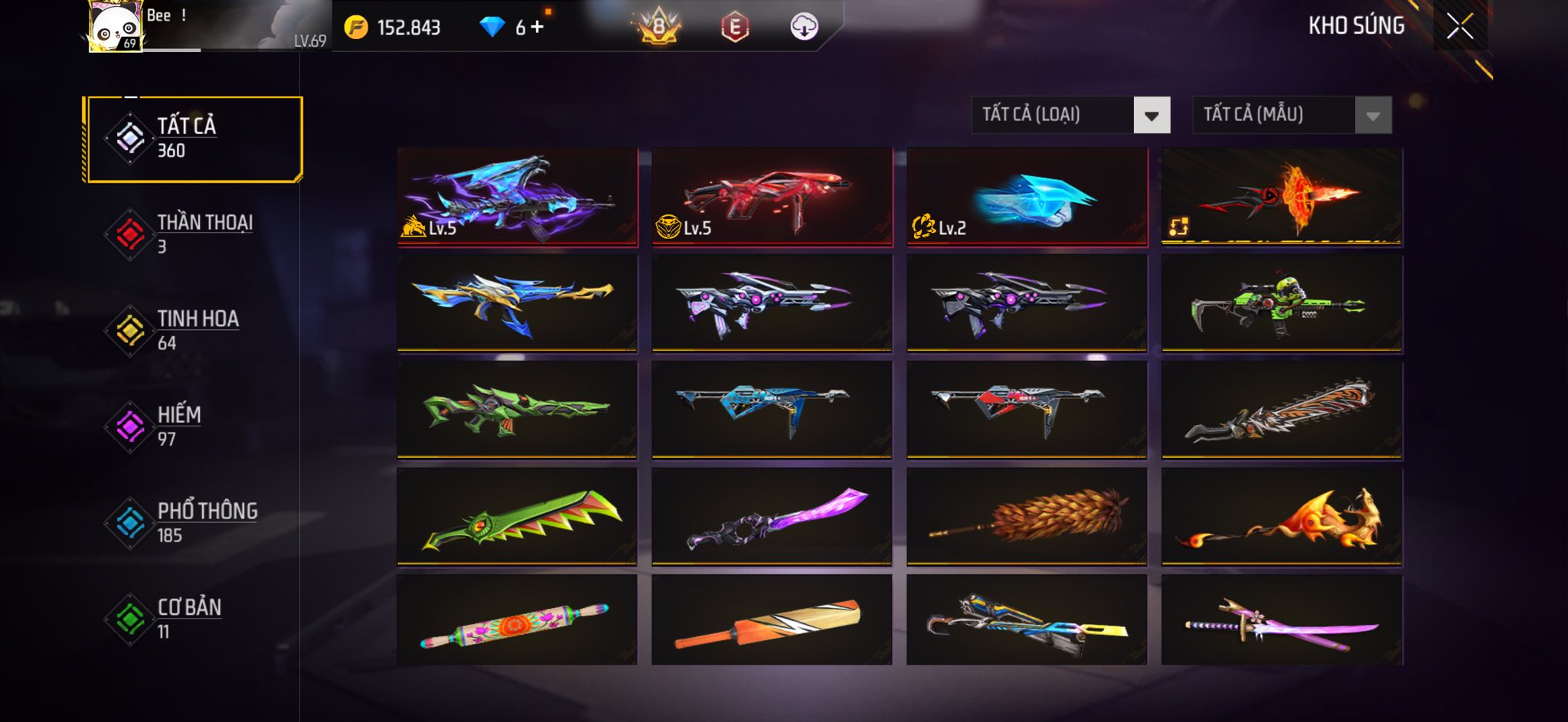Pick the green spiked machete skin

click(x=517, y=517)
